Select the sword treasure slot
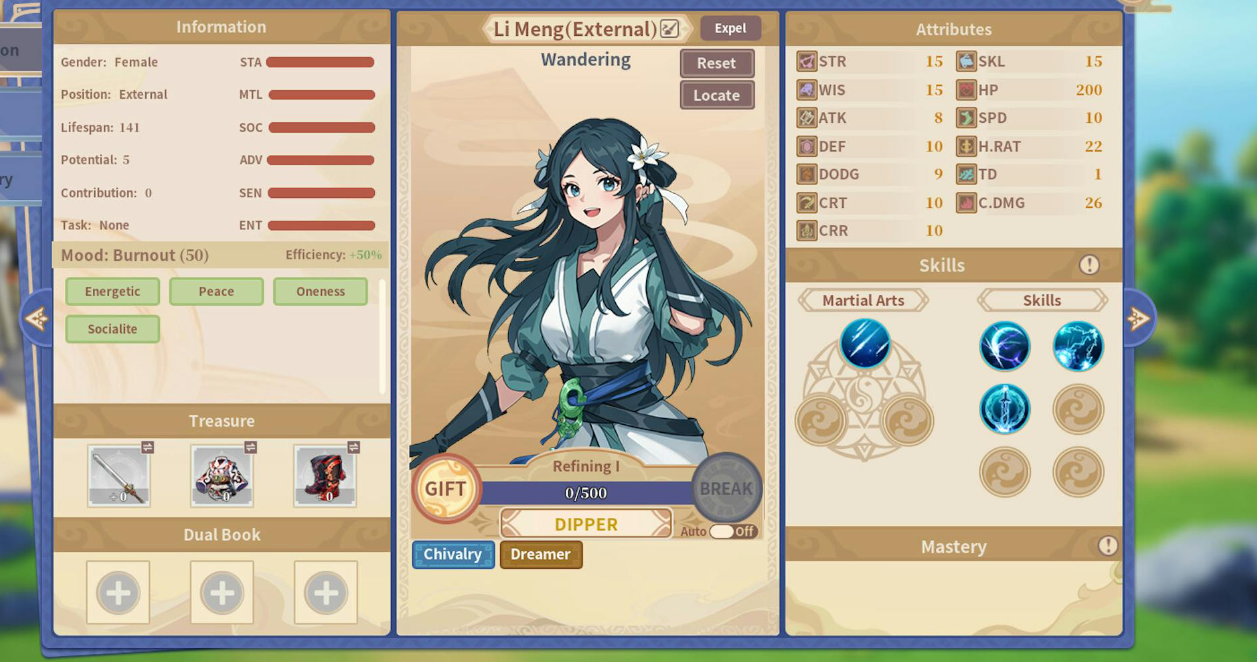 coord(119,476)
